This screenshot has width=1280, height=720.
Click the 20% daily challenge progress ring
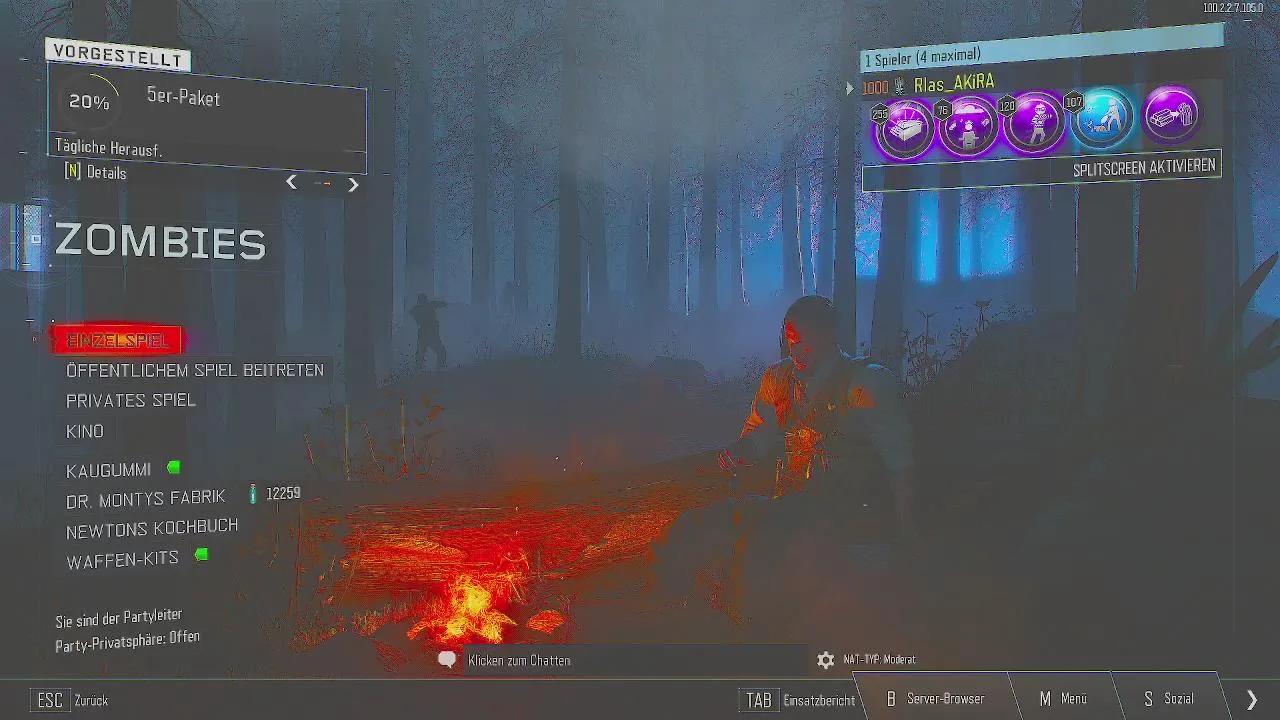[x=90, y=100]
